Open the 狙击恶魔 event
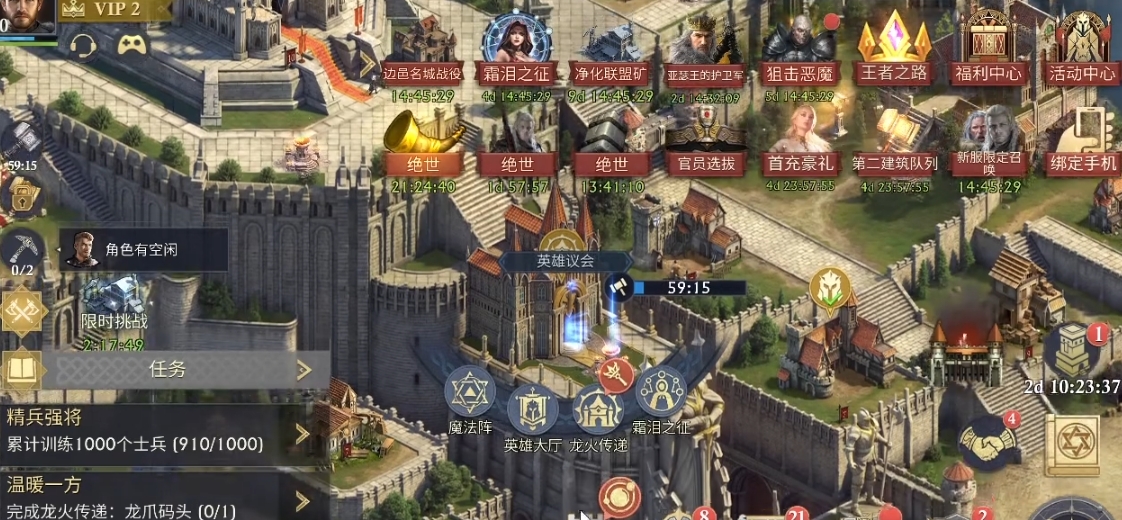 click(799, 52)
